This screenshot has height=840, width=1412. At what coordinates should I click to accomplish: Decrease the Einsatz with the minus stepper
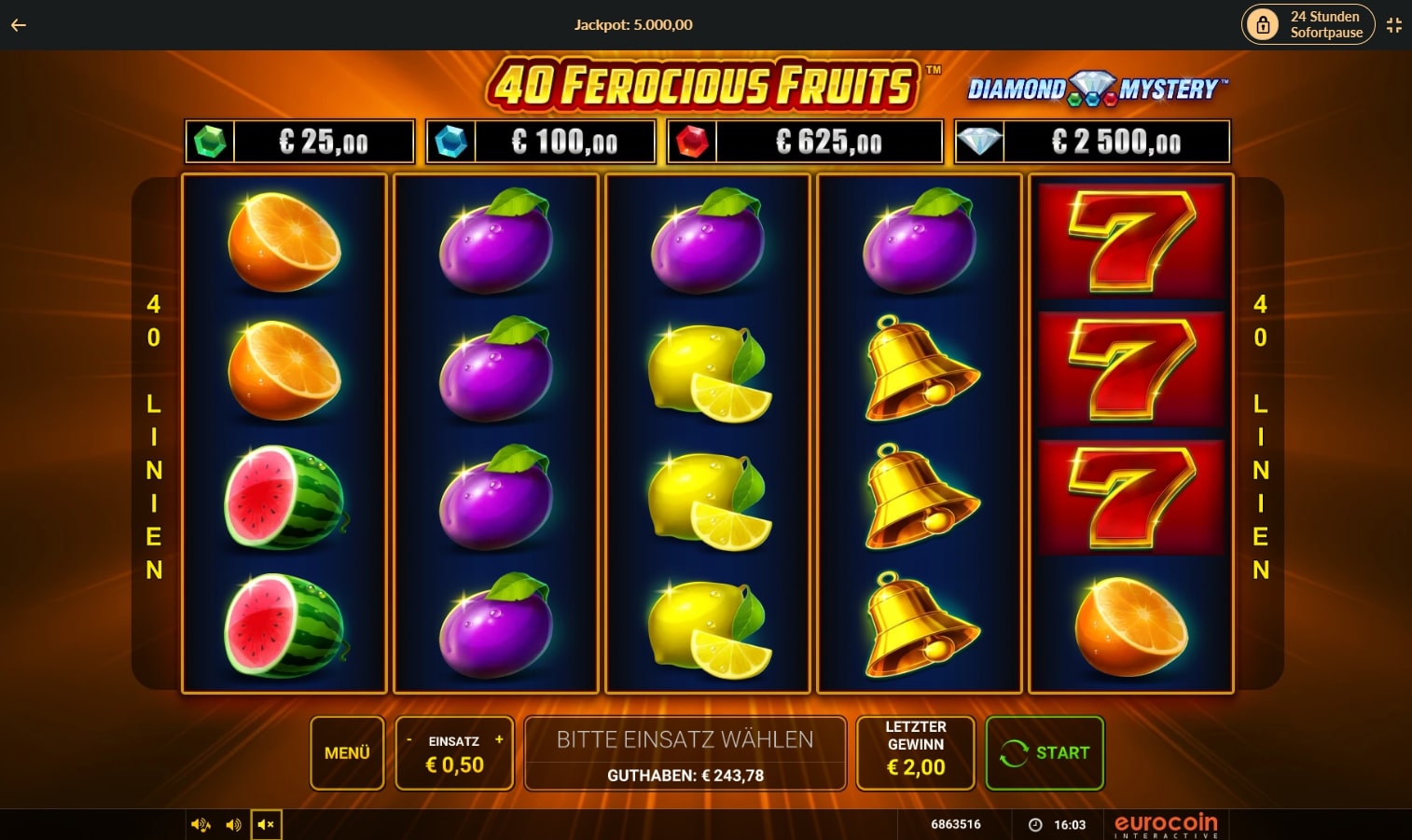coord(408,740)
